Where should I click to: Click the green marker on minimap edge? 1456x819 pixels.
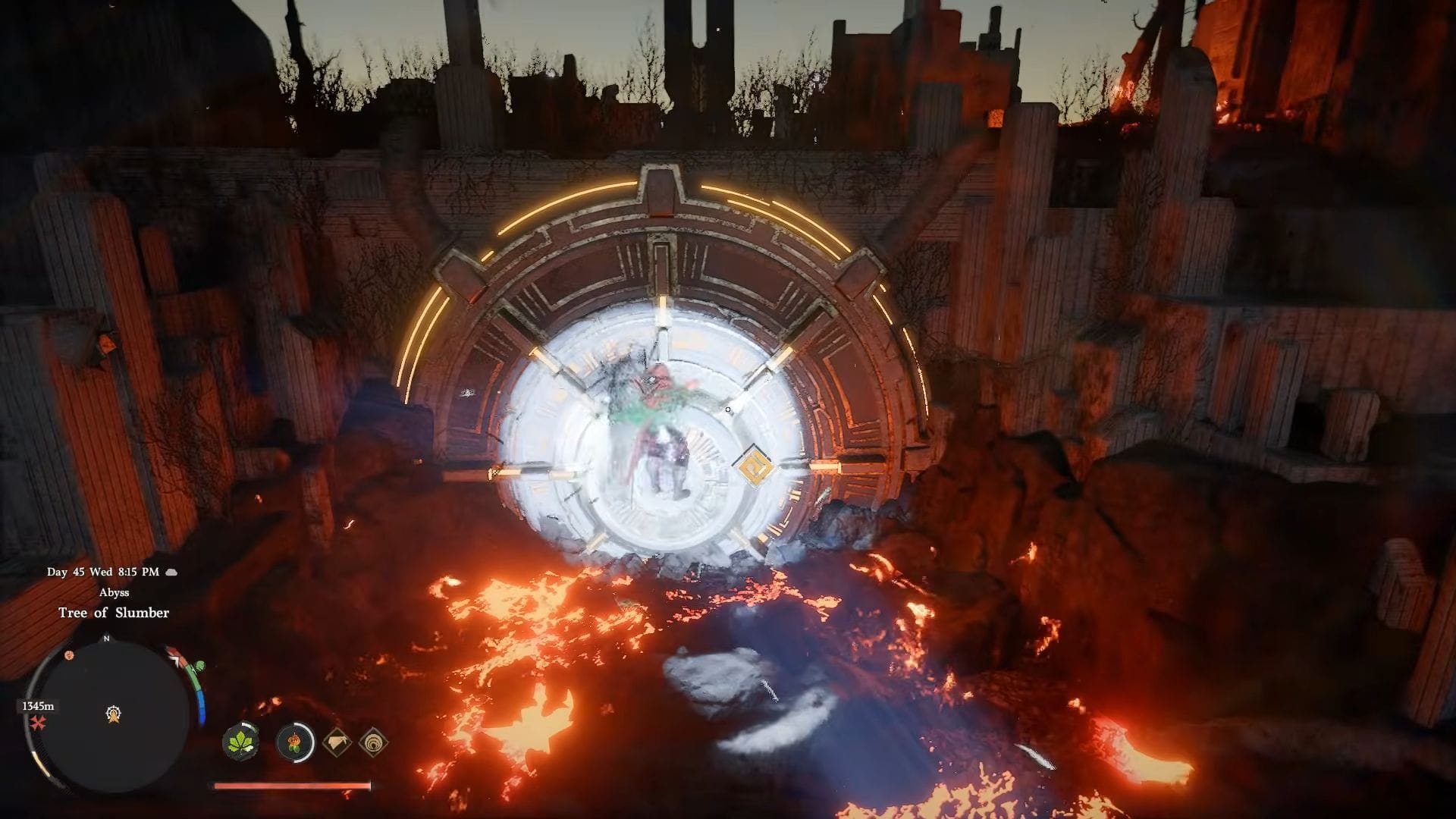[x=199, y=666]
